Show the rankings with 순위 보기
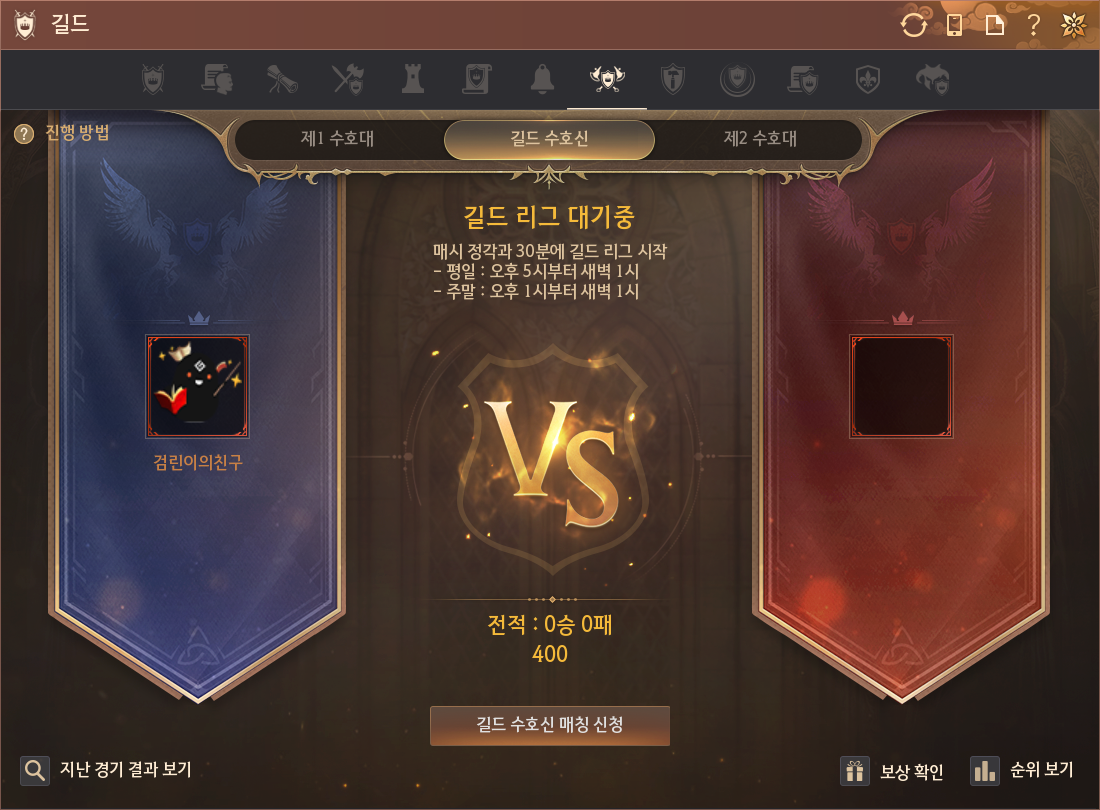The height and width of the screenshot is (810, 1100). click(x=1022, y=770)
